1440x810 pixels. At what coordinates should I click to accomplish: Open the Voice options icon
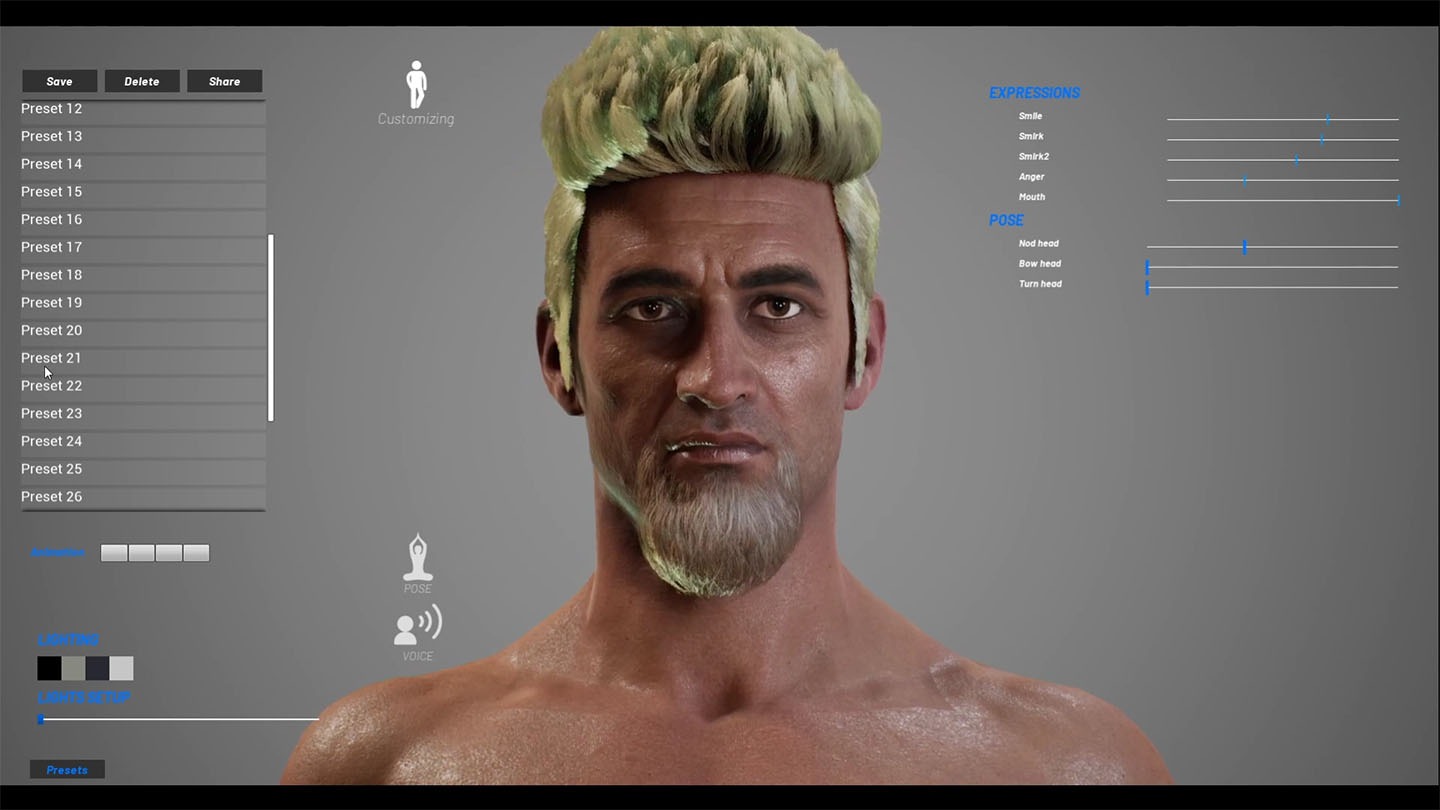coord(417,626)
